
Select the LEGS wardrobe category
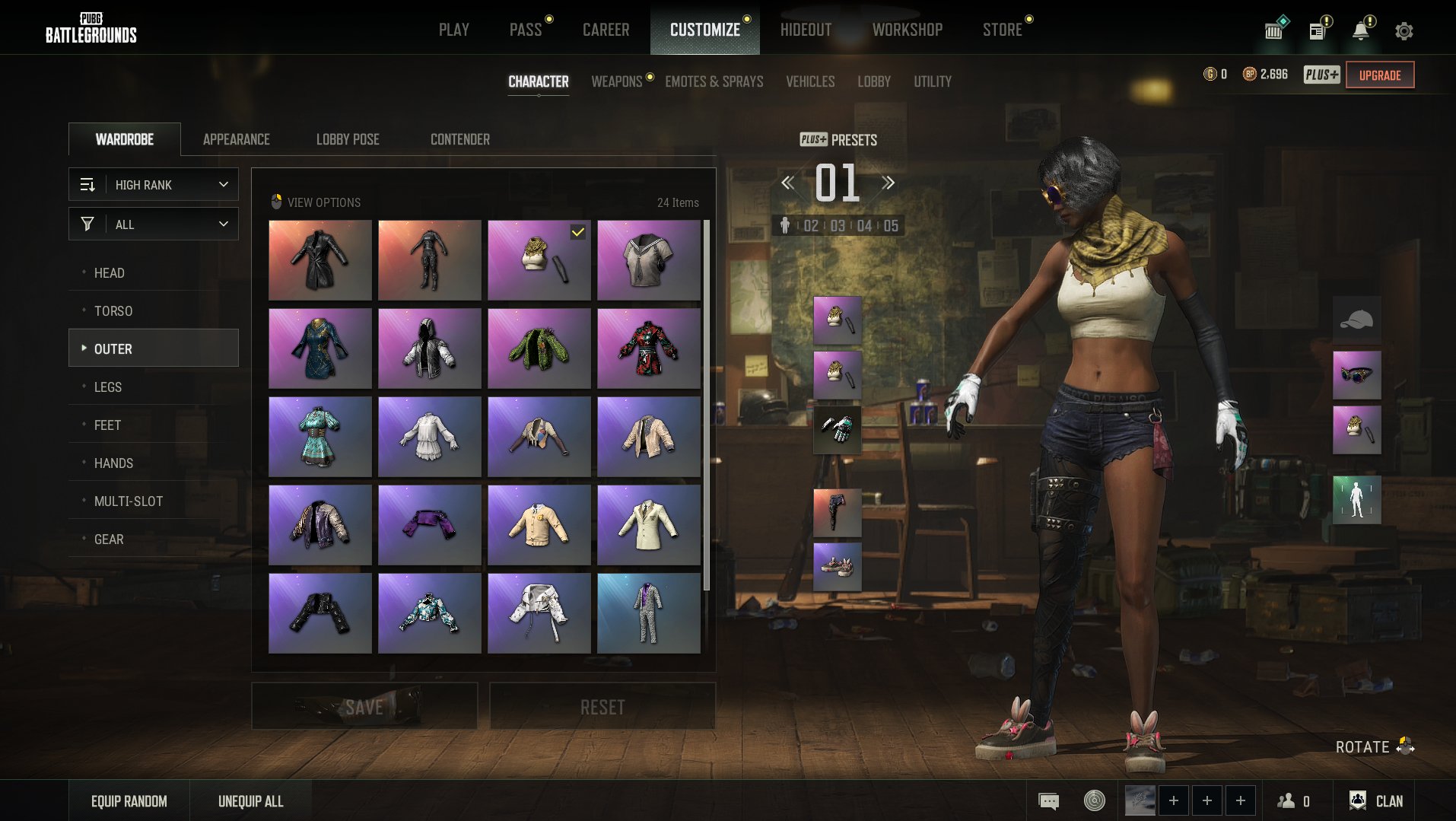pos(108,387)
